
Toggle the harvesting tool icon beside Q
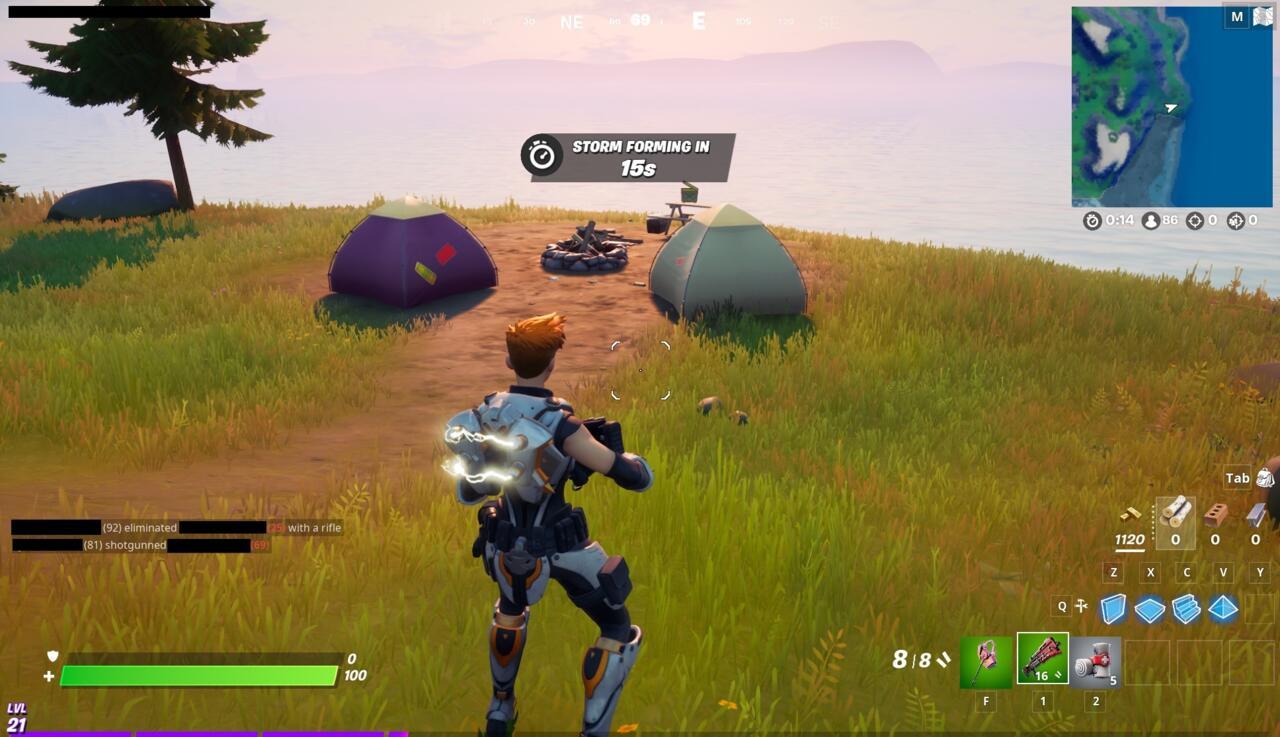[x=1081, y=605]
